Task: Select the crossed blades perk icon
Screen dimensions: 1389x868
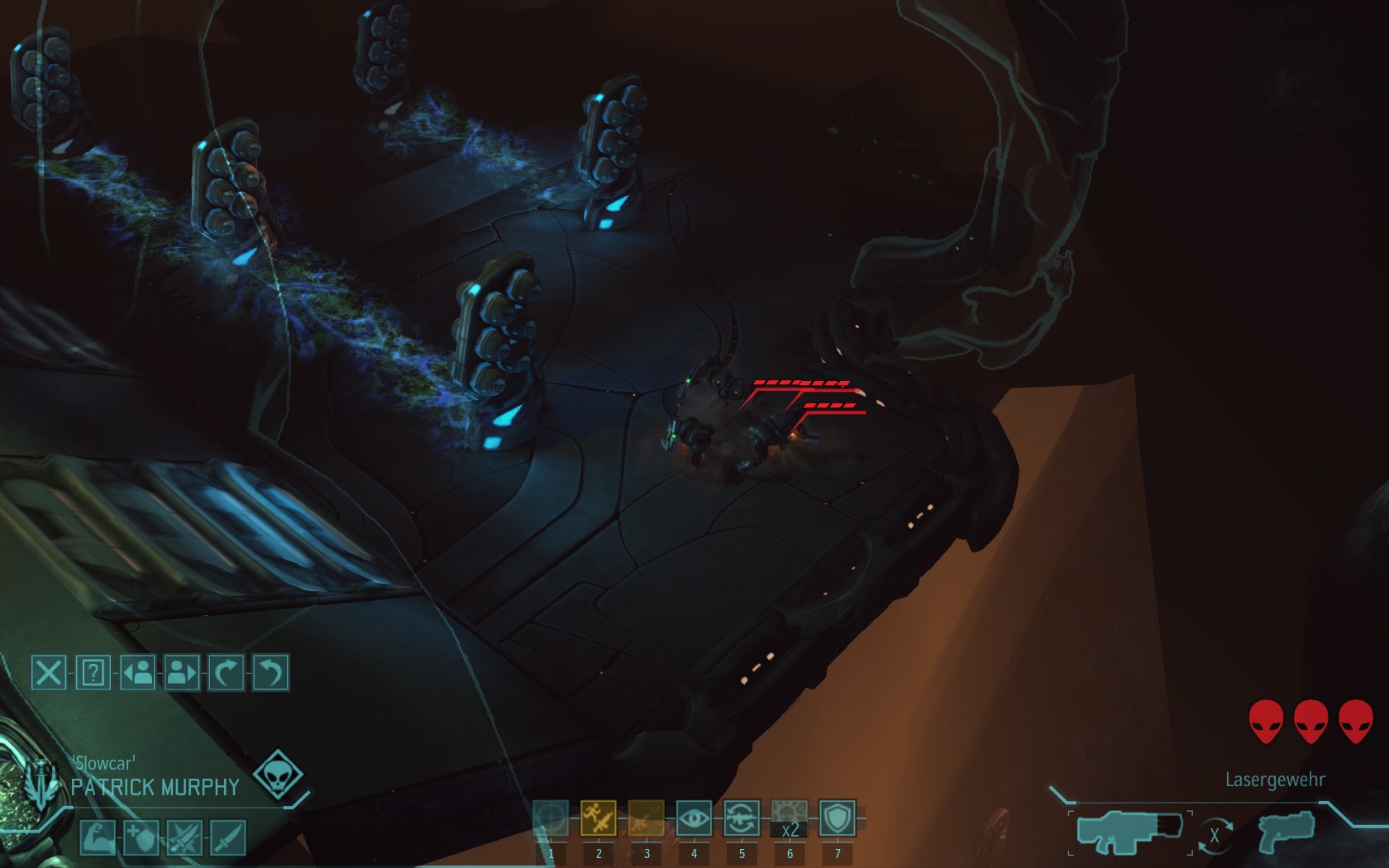Action: [x=184, y=837]
